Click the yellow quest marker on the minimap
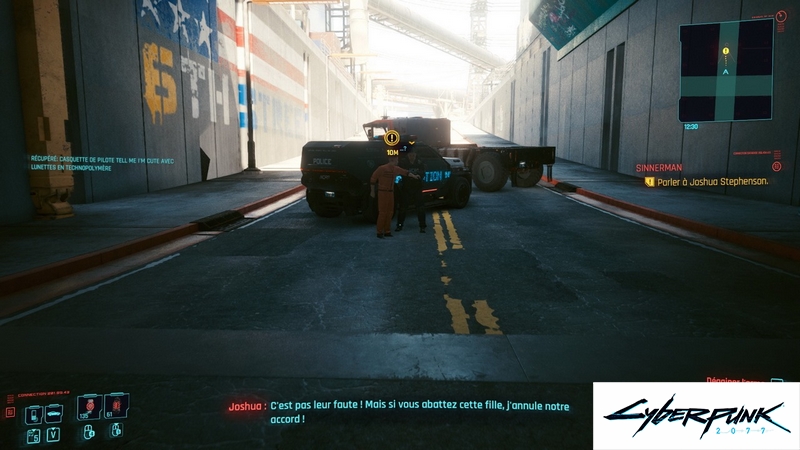The image size is (800, 450). [x=725, y=50]
